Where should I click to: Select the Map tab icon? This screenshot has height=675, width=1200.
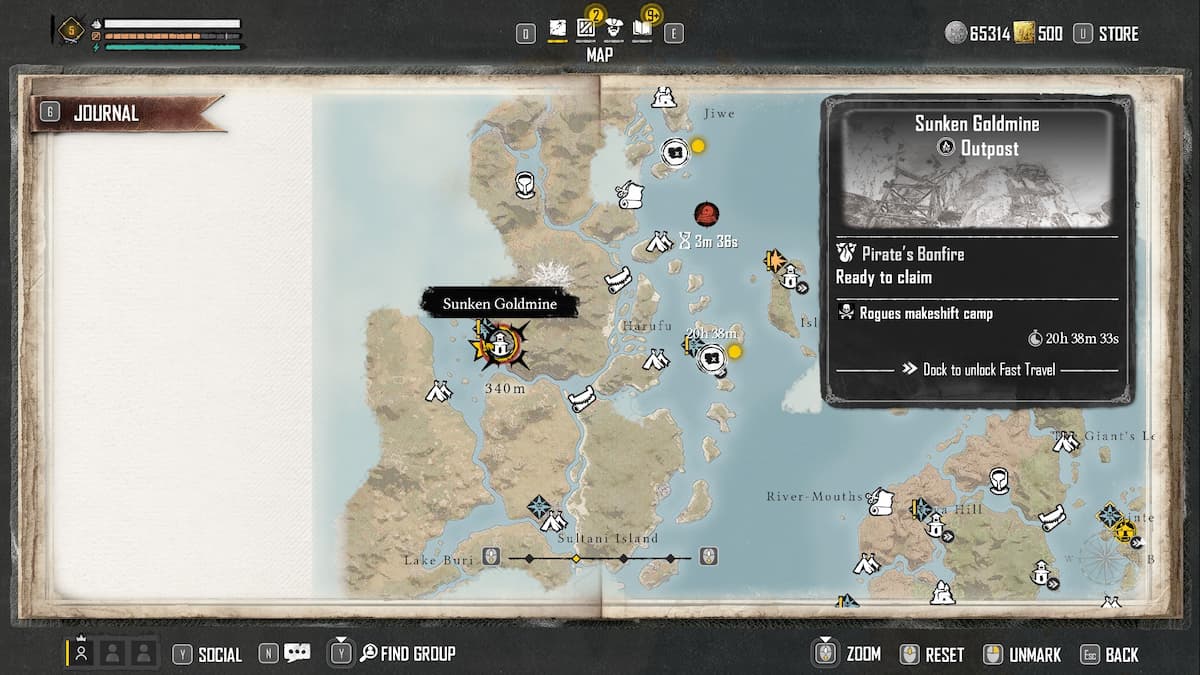[557, 32]
